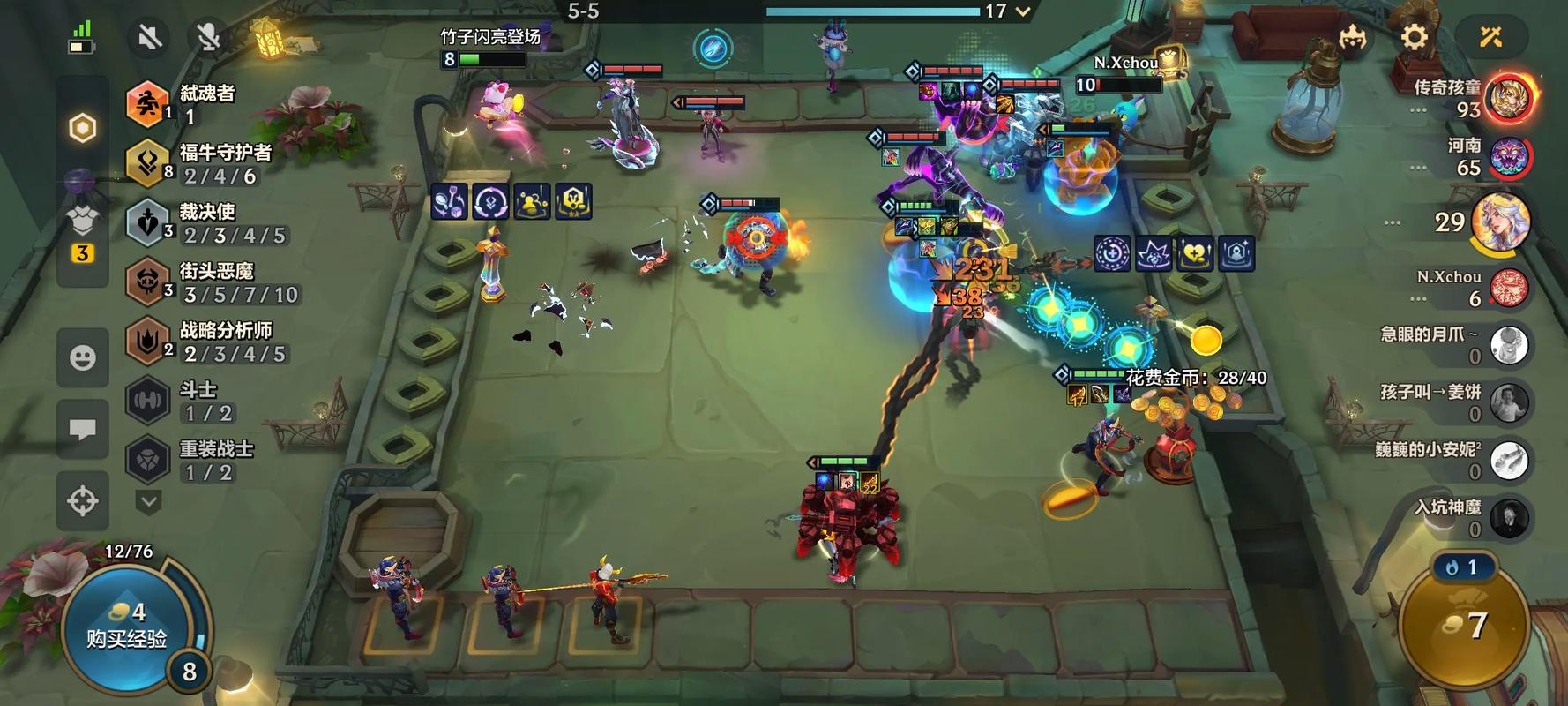The image size is (1568, 706).
Task: Open the crossed swords battle panel
Action: pos(1490,37)
